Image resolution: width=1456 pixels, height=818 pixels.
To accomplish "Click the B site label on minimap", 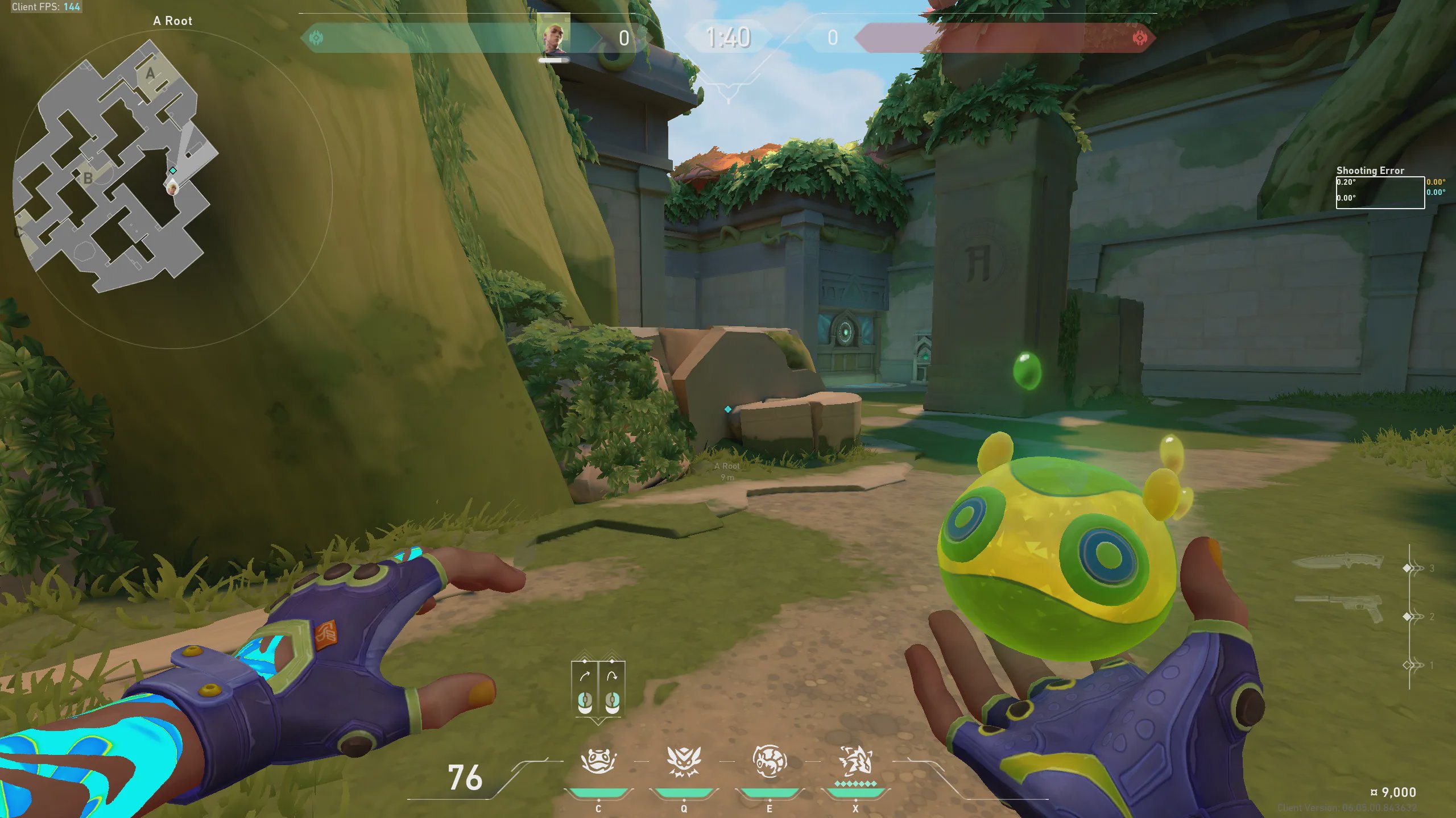I will [x=88, y=178].
